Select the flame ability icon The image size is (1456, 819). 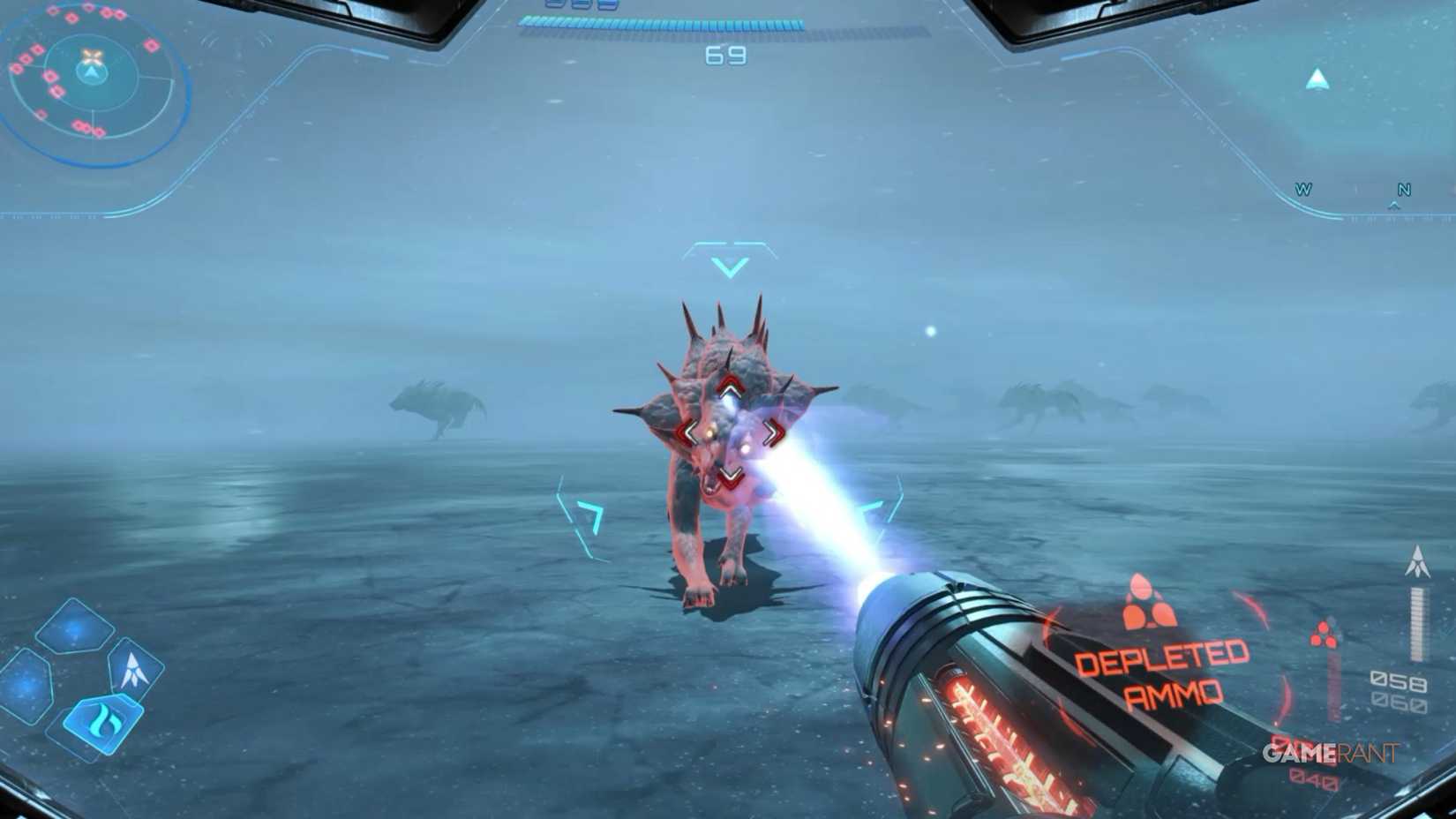104,718
